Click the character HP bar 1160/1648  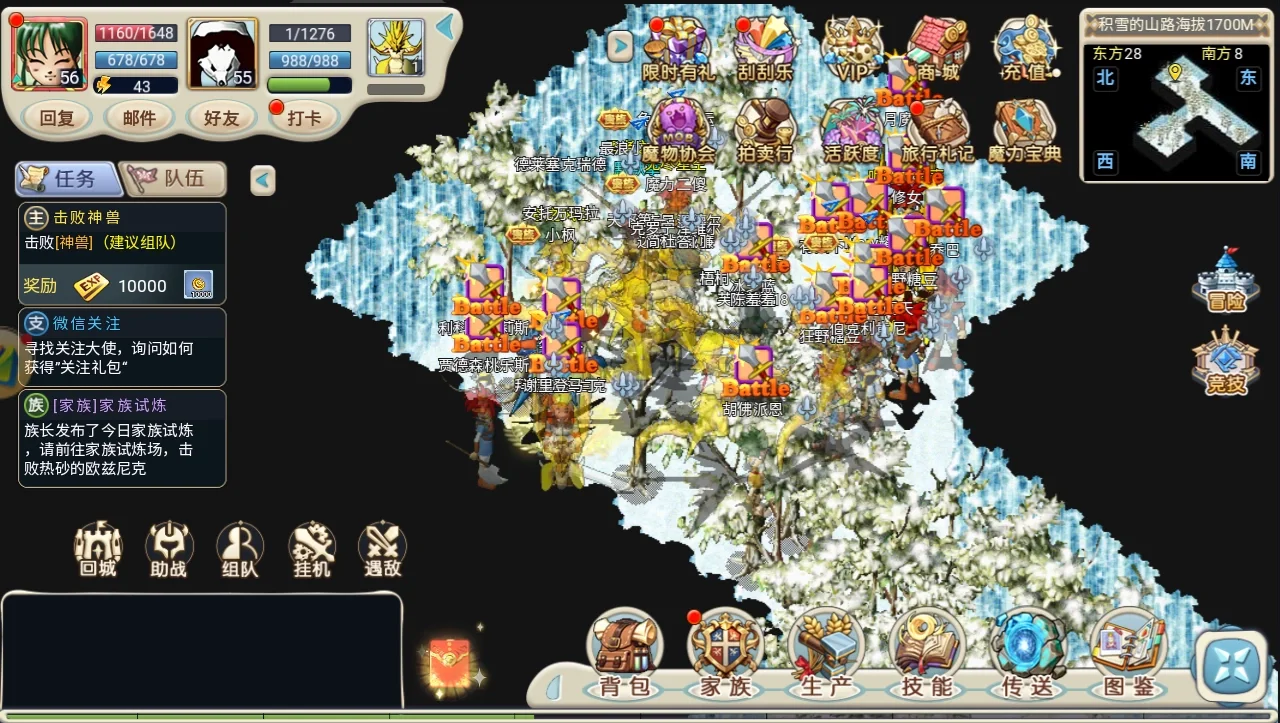(x=136, y=33)
